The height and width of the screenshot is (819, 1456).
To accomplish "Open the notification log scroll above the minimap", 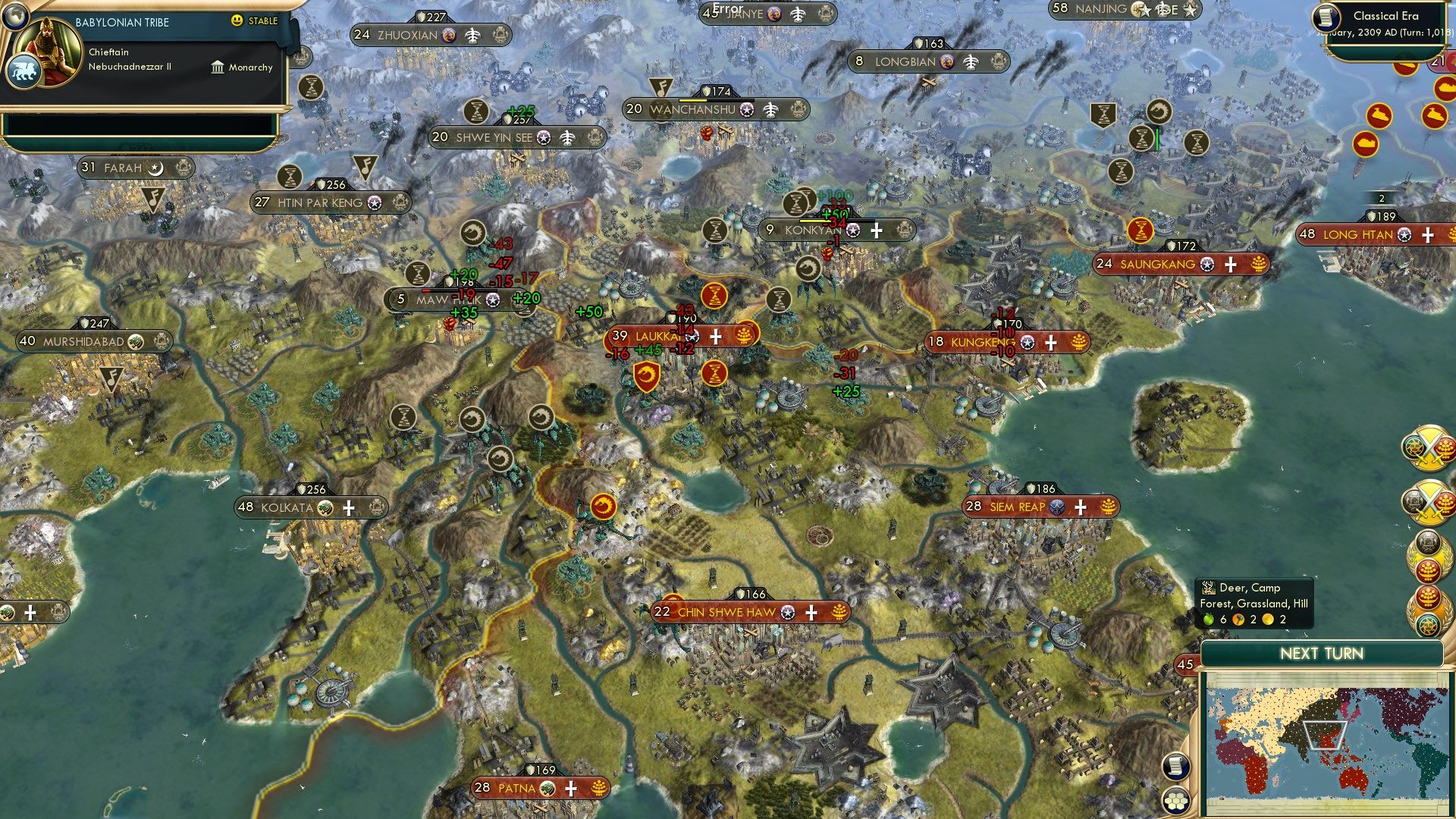I will tap(1176, 766).
